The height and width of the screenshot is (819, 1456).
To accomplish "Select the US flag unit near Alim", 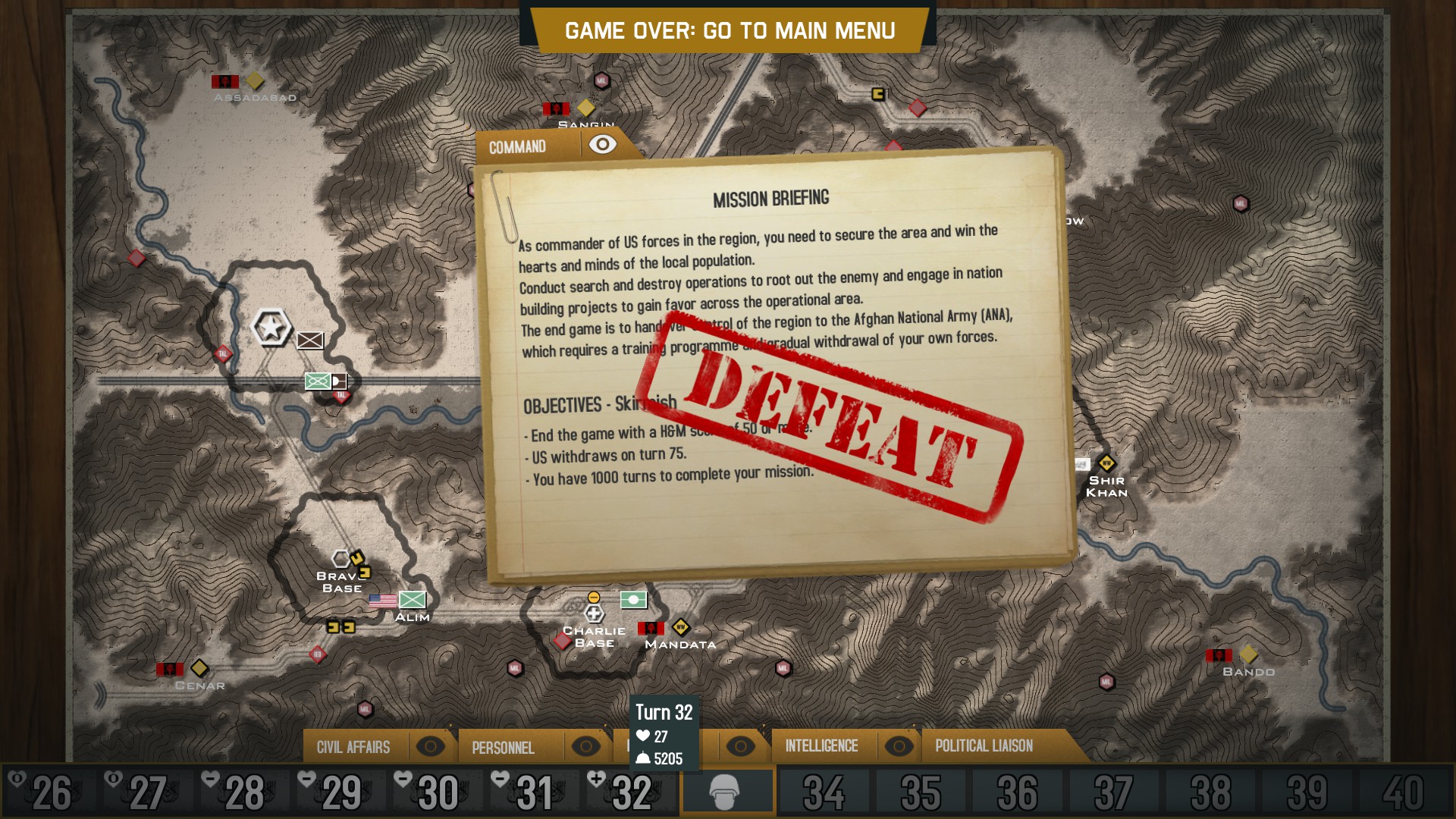I will (x=383, y=601).
